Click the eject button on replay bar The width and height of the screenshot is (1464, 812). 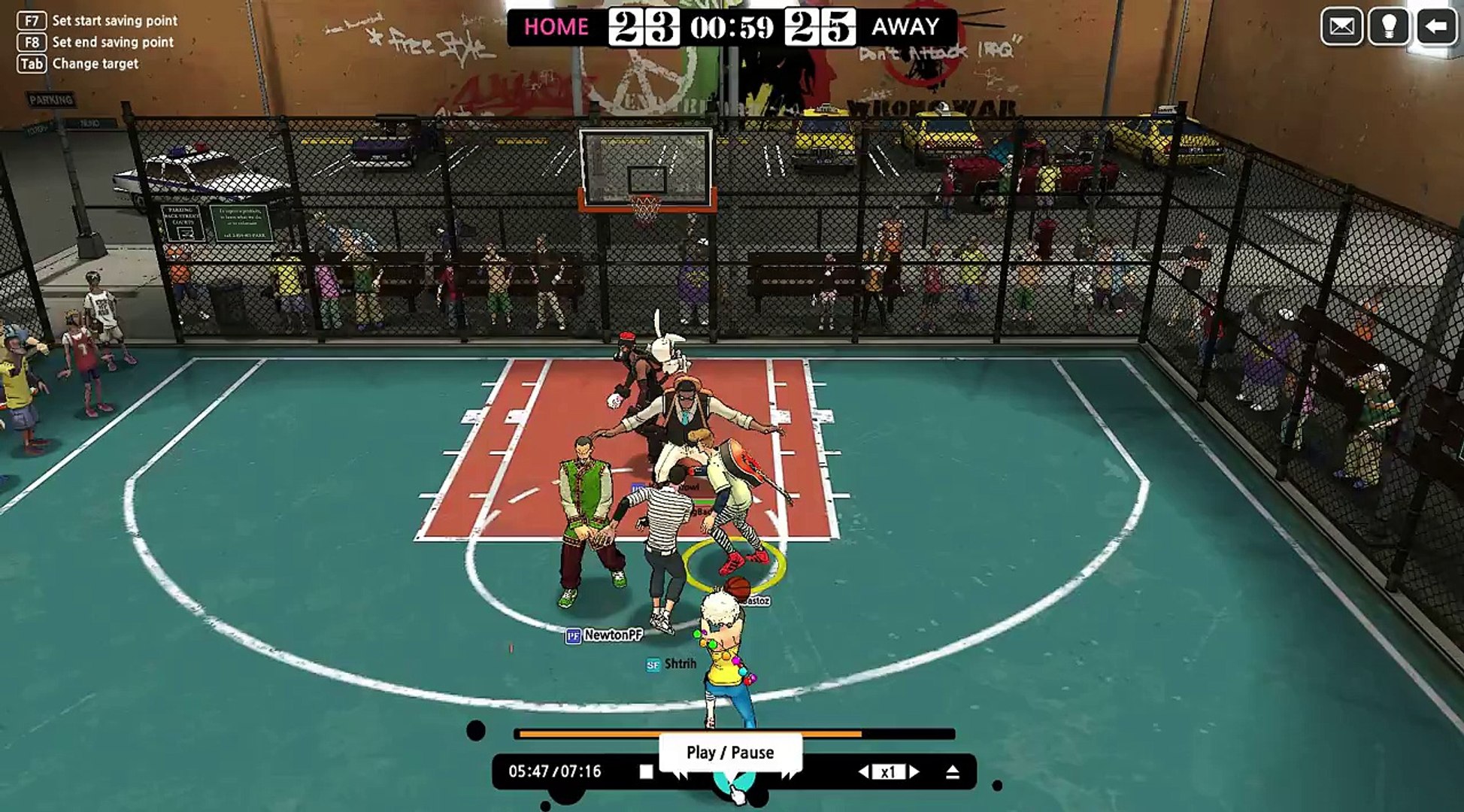[x=953, y=771]
